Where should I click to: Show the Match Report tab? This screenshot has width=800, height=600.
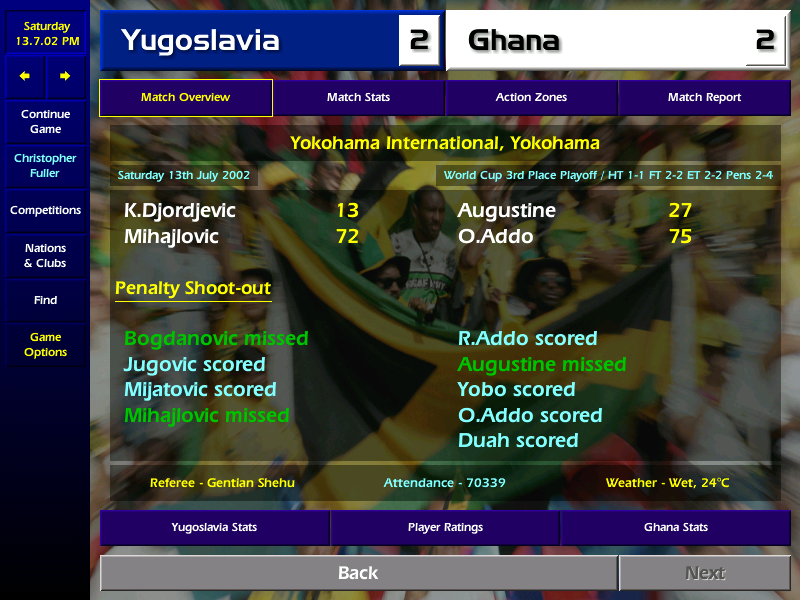704,98
